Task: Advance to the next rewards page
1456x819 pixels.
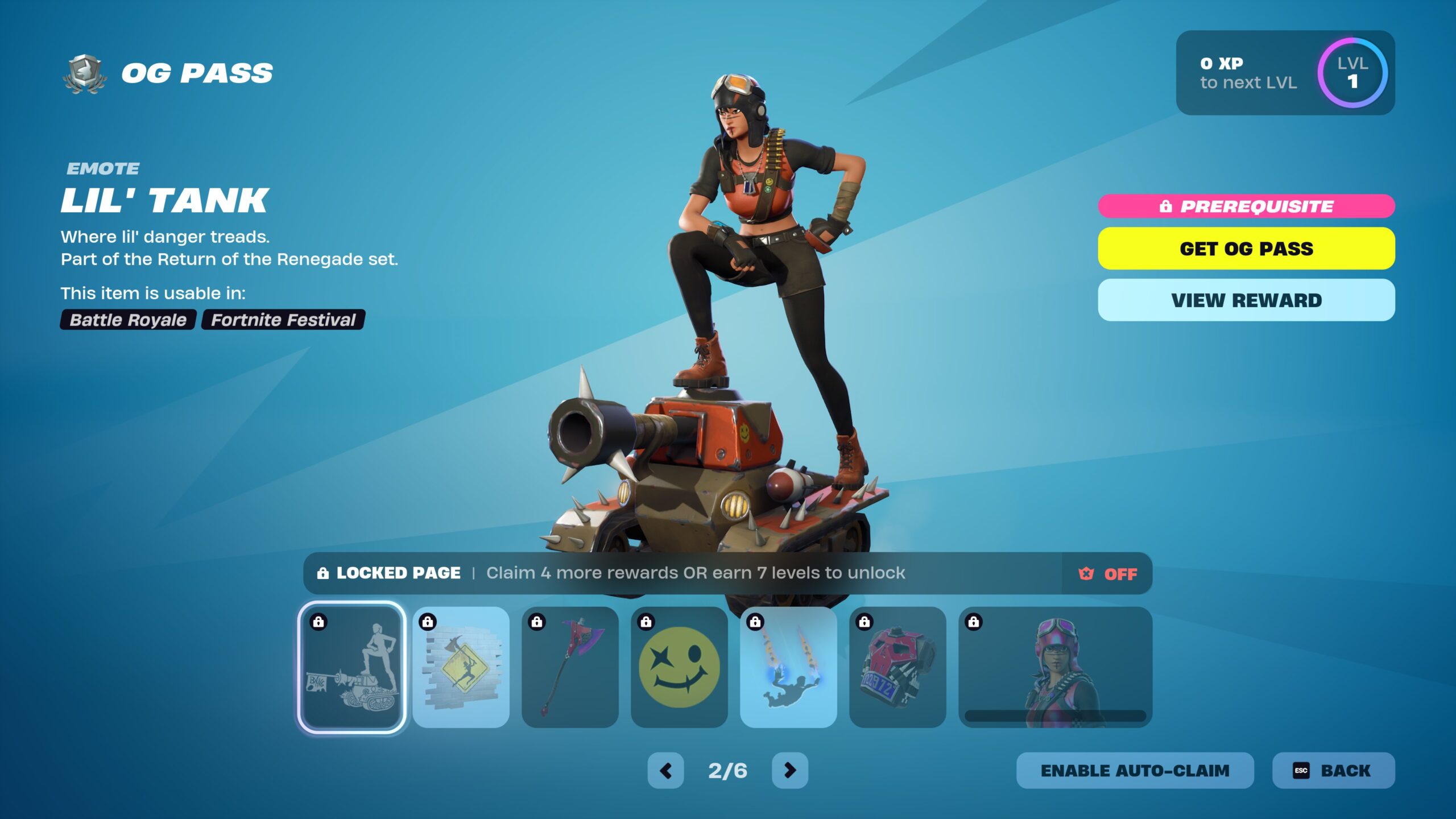Action: (x=789, y=770)
